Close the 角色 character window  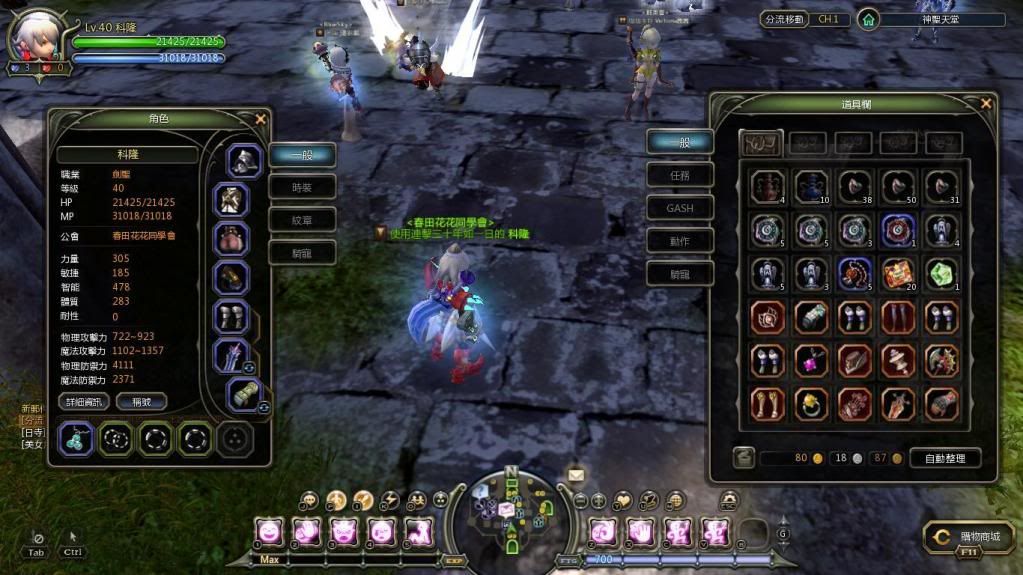(x=261, y=119)
